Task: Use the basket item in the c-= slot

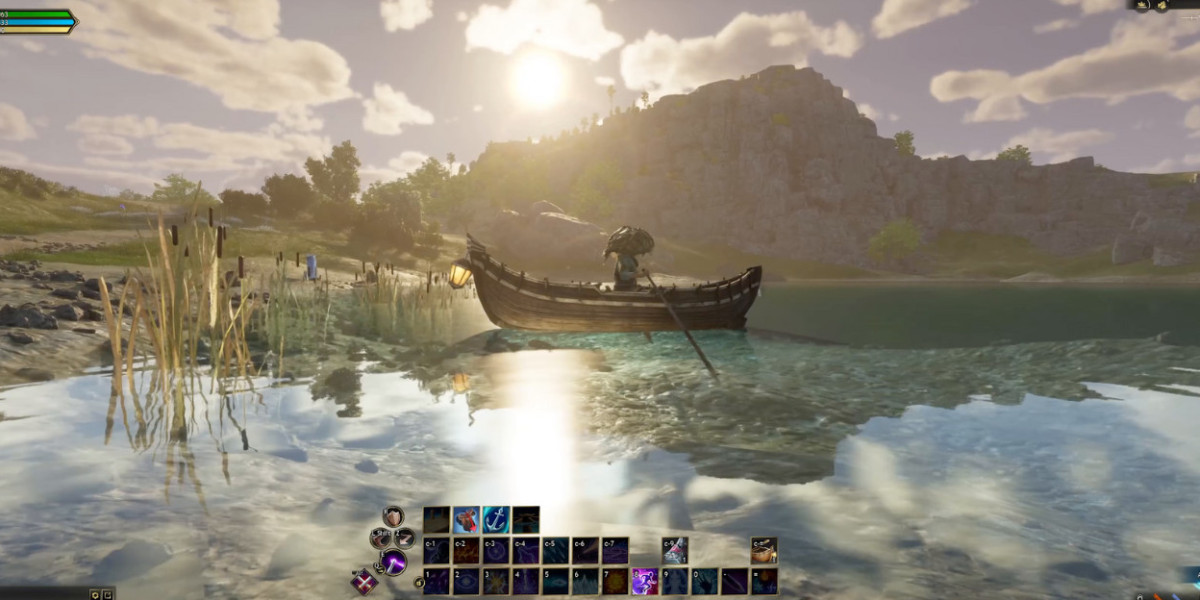Action: point(764,550)
